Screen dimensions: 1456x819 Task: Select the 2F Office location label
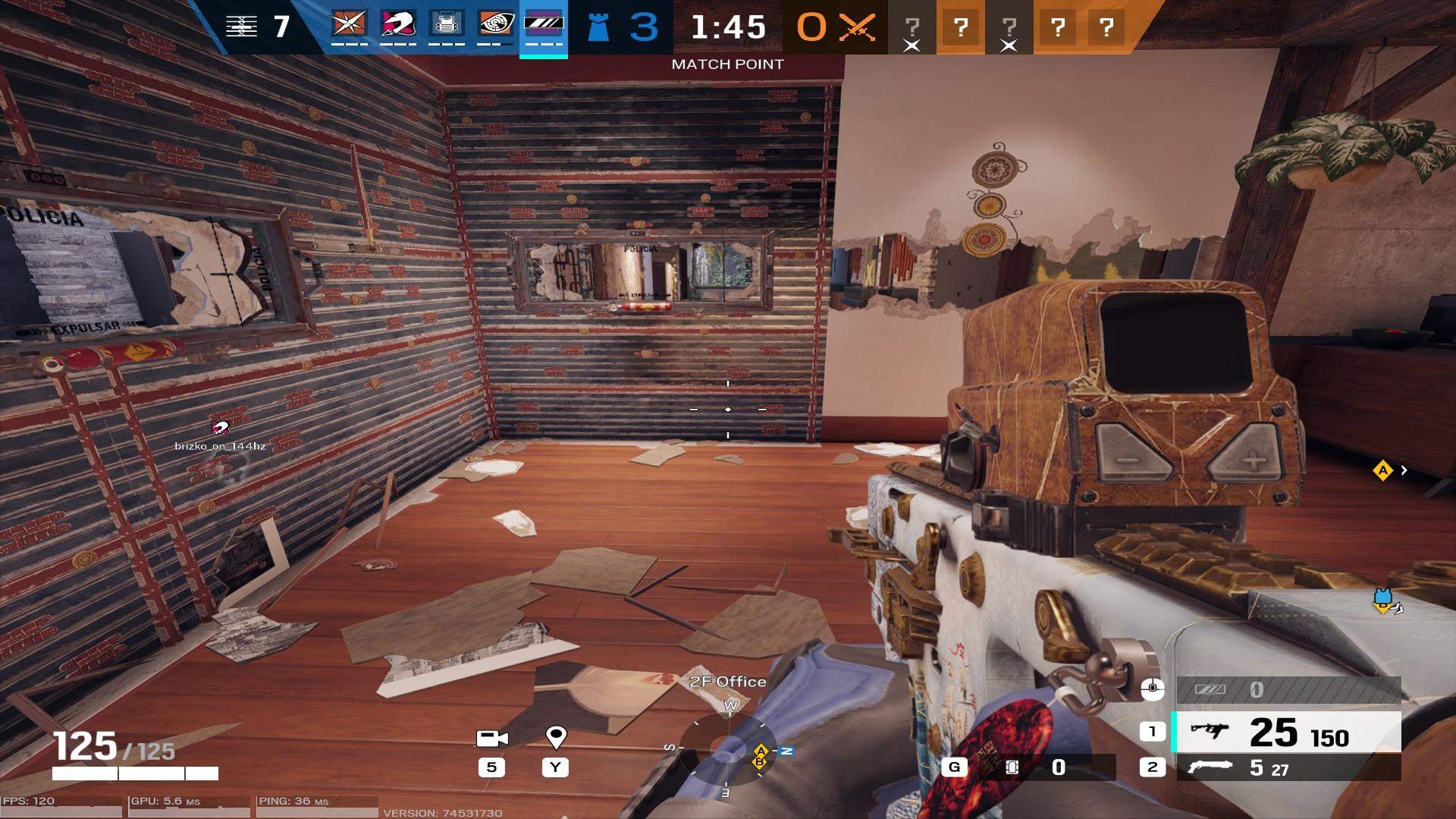tap(730, 682)
